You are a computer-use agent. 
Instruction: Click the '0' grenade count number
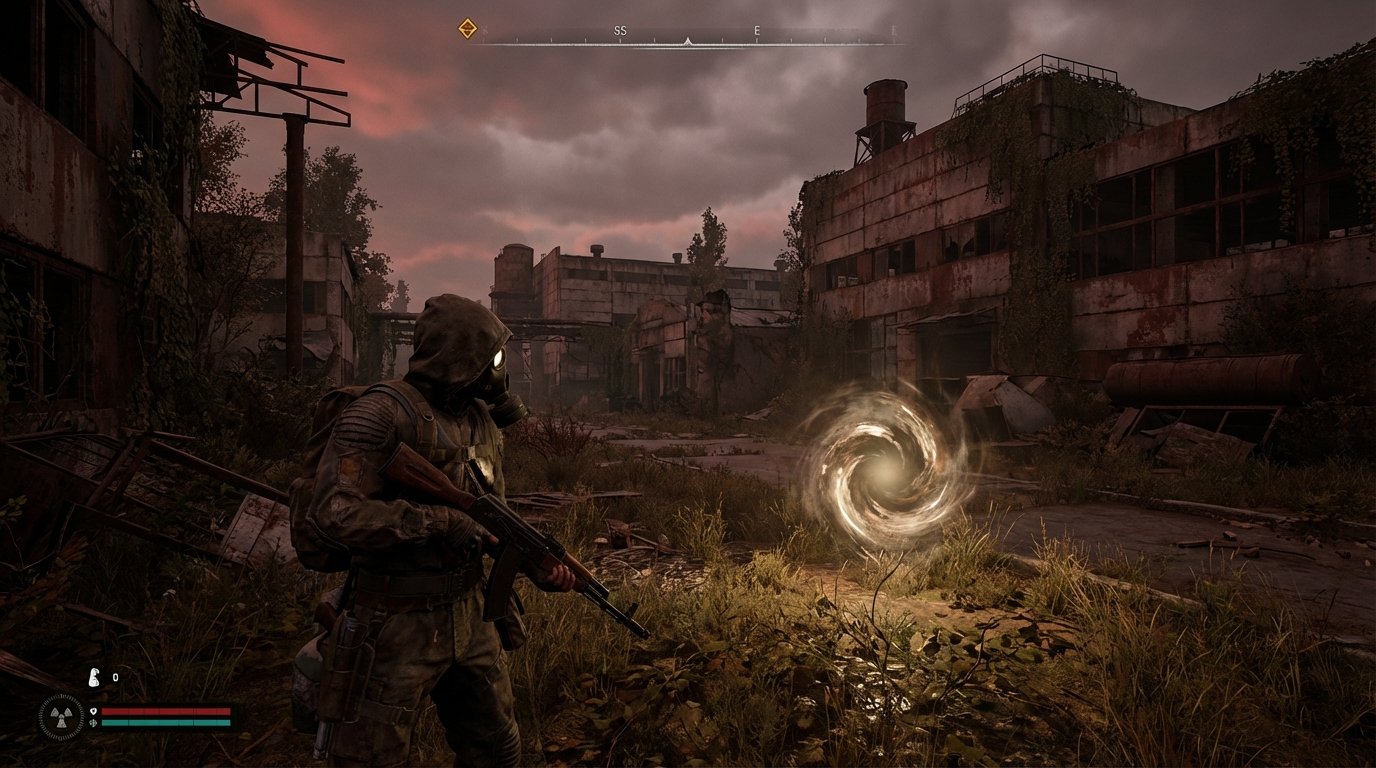tap(115, 678)
